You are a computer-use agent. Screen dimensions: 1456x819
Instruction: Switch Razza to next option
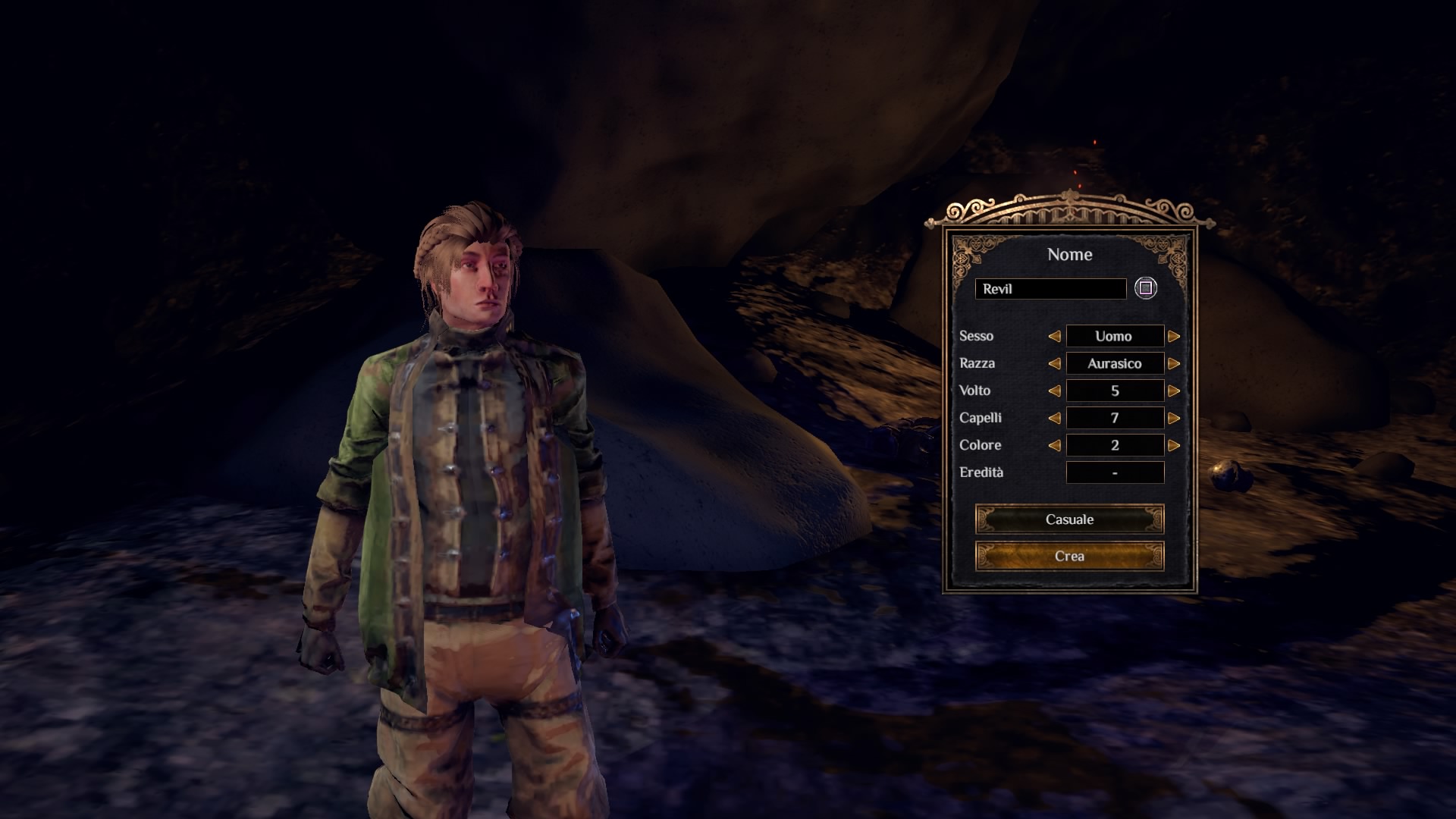pyautogui.click(x=1174, y=363)
